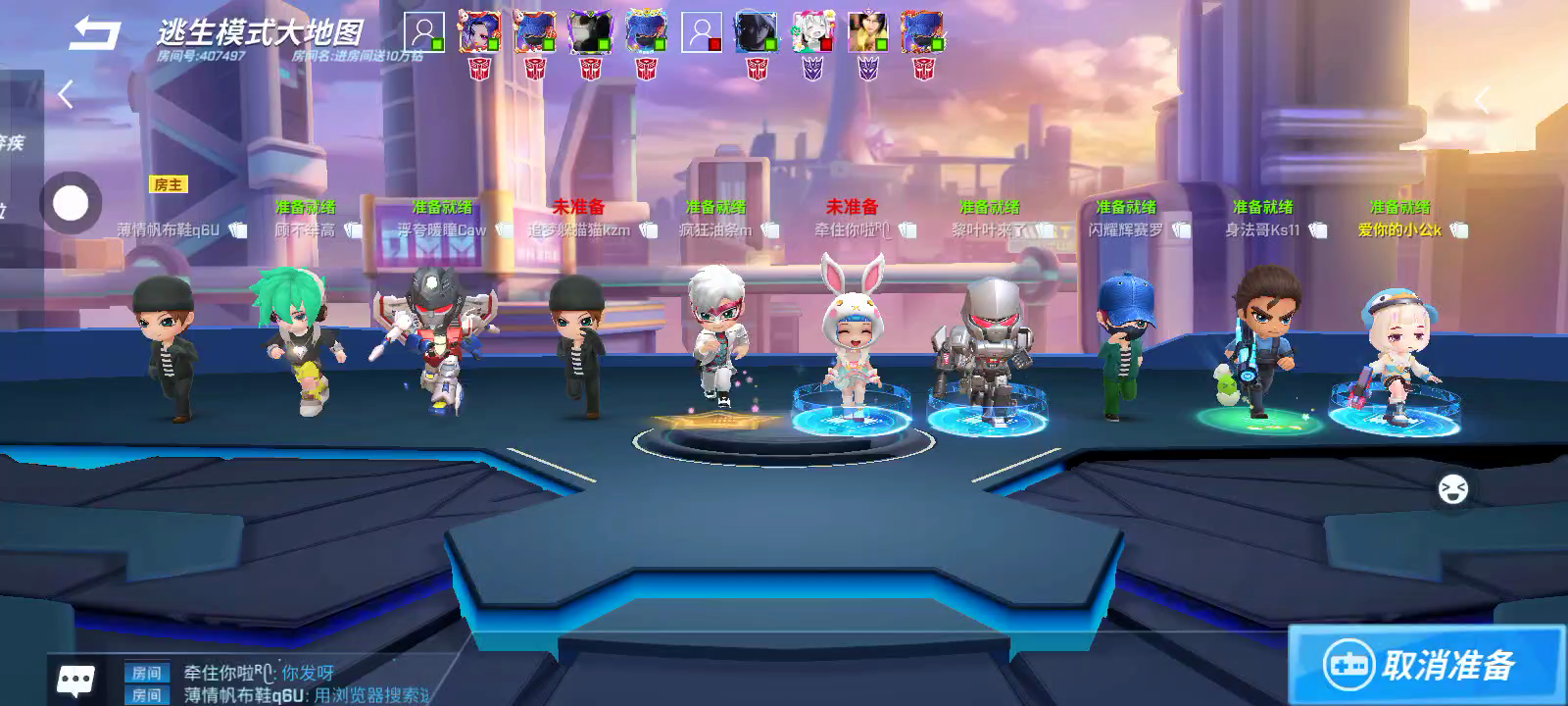Click the back arrow to leave the room
Image resolution: width=1568 pixels, height=706 pixels.
pyautogui.click(x=94, y=33)
